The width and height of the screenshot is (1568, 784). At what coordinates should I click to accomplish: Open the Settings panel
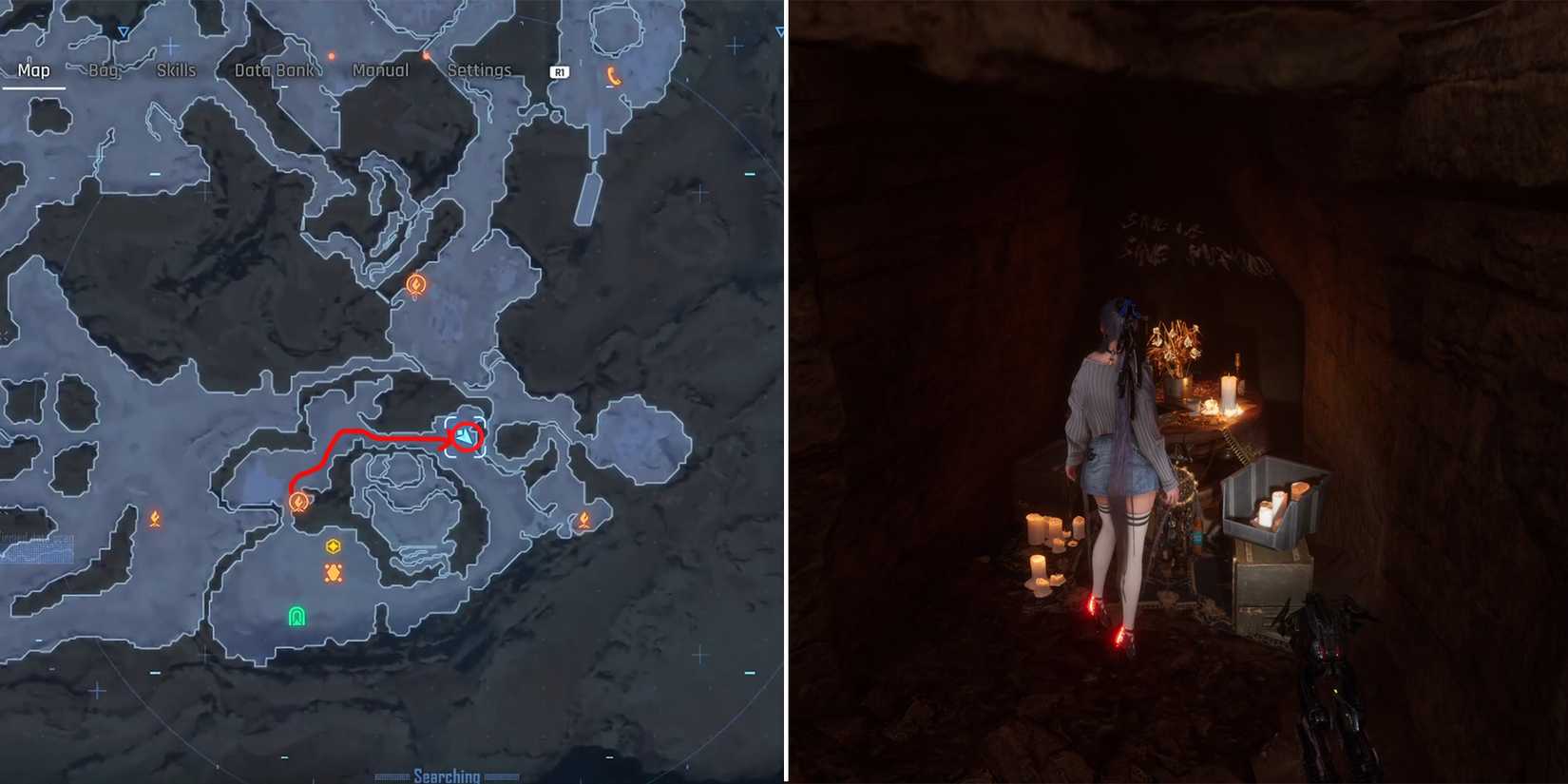(479, 69)
